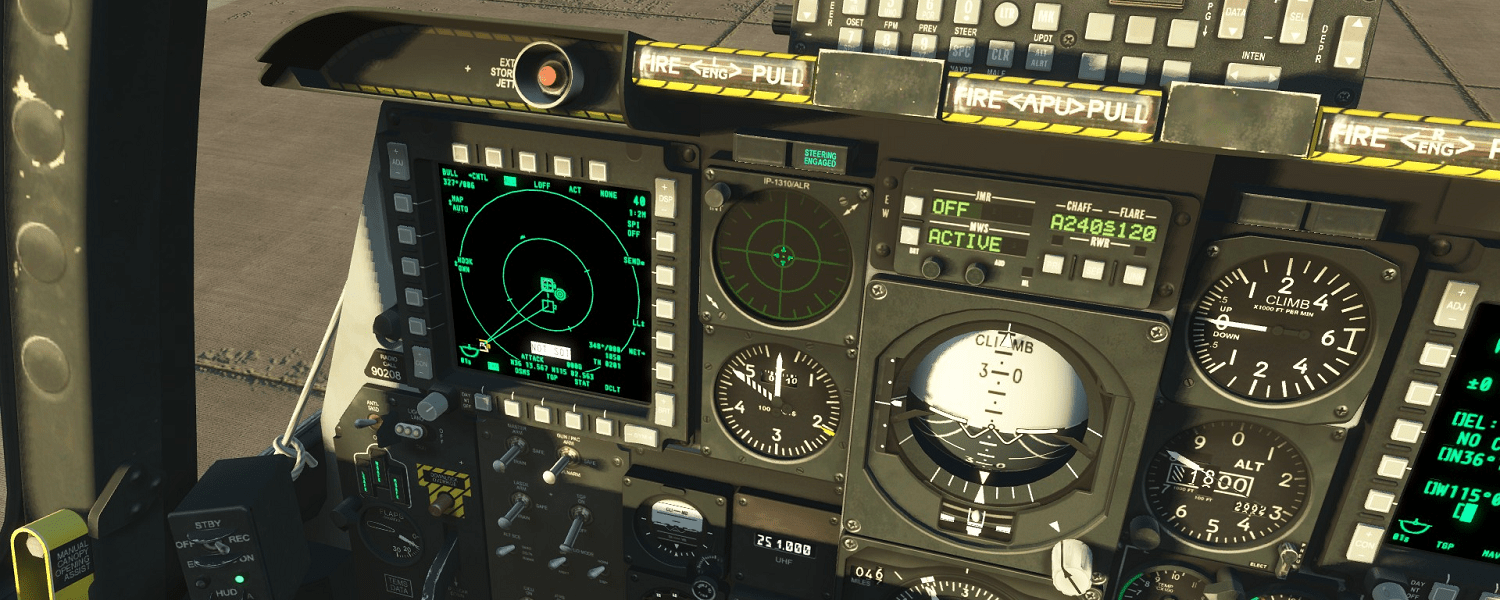Adjust the INTEN rocker on the UFC
Viewport: 1500px width, 600px height.
(x=1252, y=77)
